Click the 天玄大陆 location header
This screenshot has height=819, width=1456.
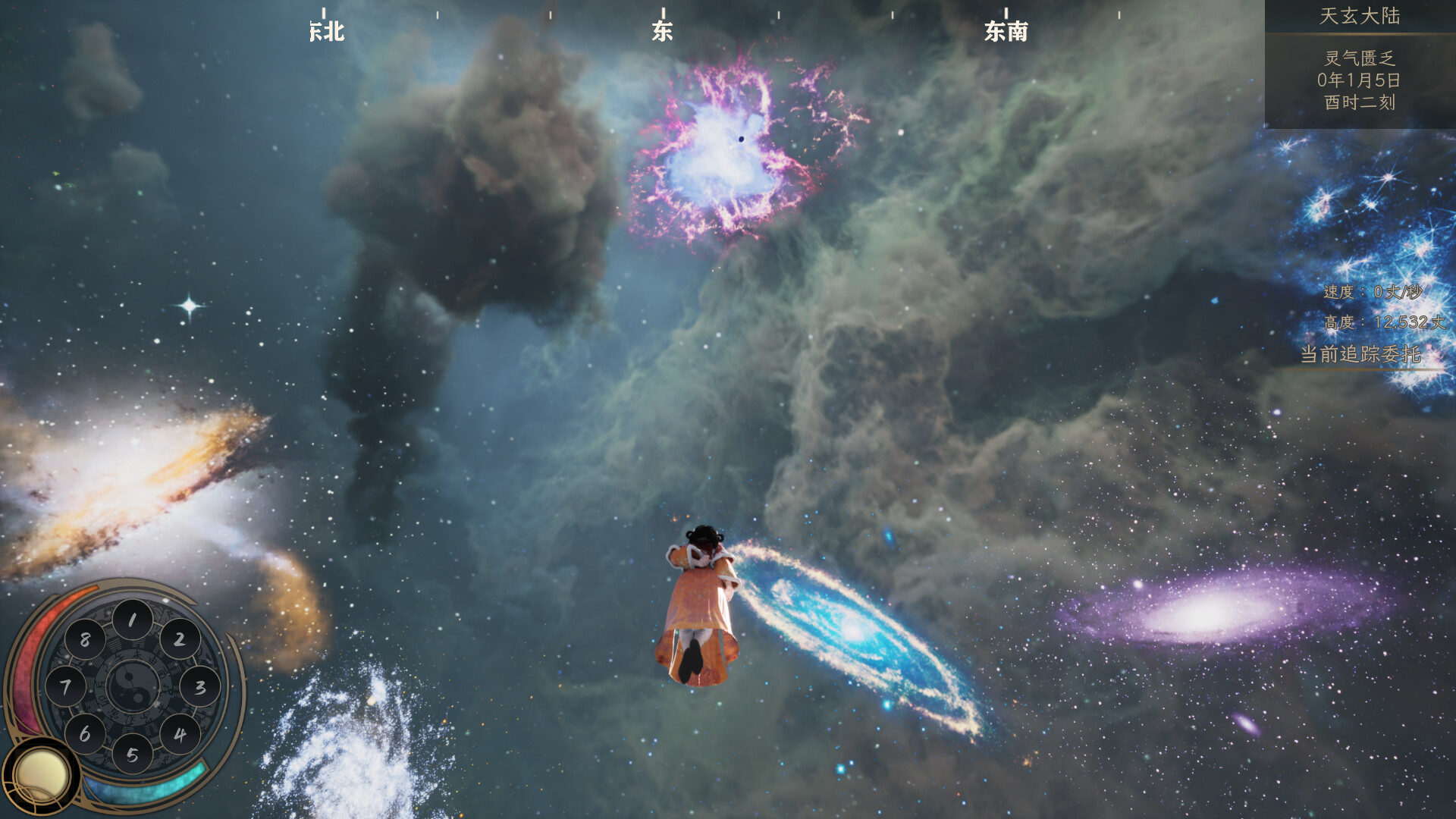(1360, 16)
